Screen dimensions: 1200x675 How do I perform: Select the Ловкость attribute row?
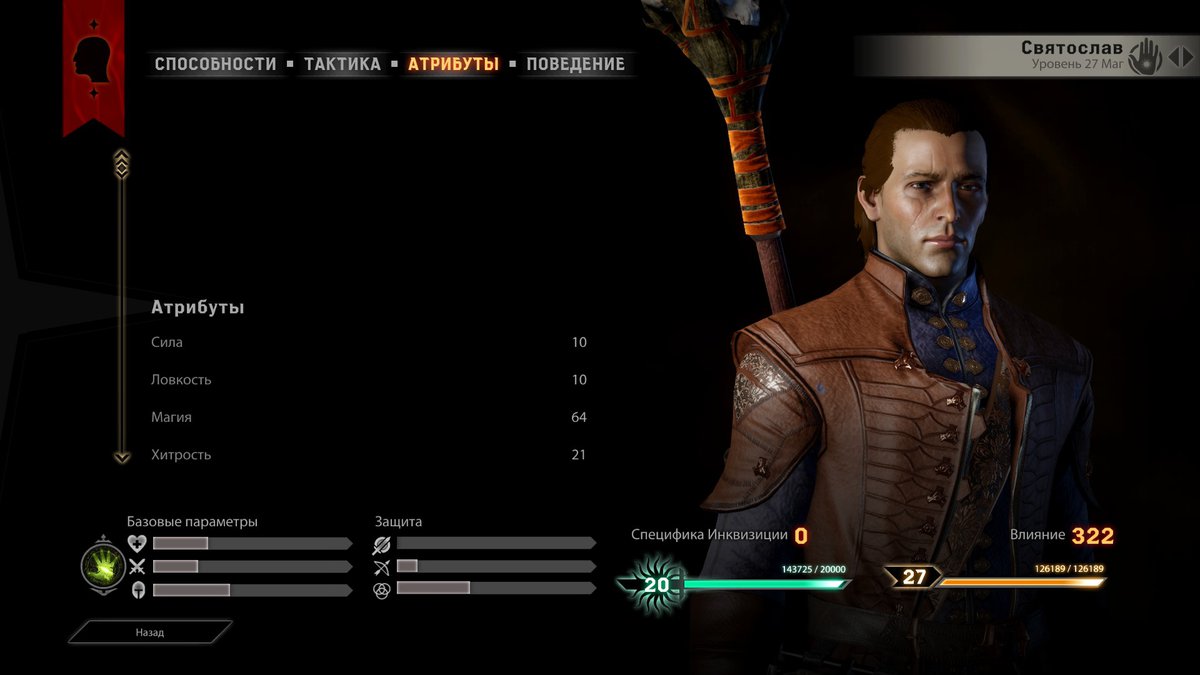pyautogui.click(x=368, y=380)
